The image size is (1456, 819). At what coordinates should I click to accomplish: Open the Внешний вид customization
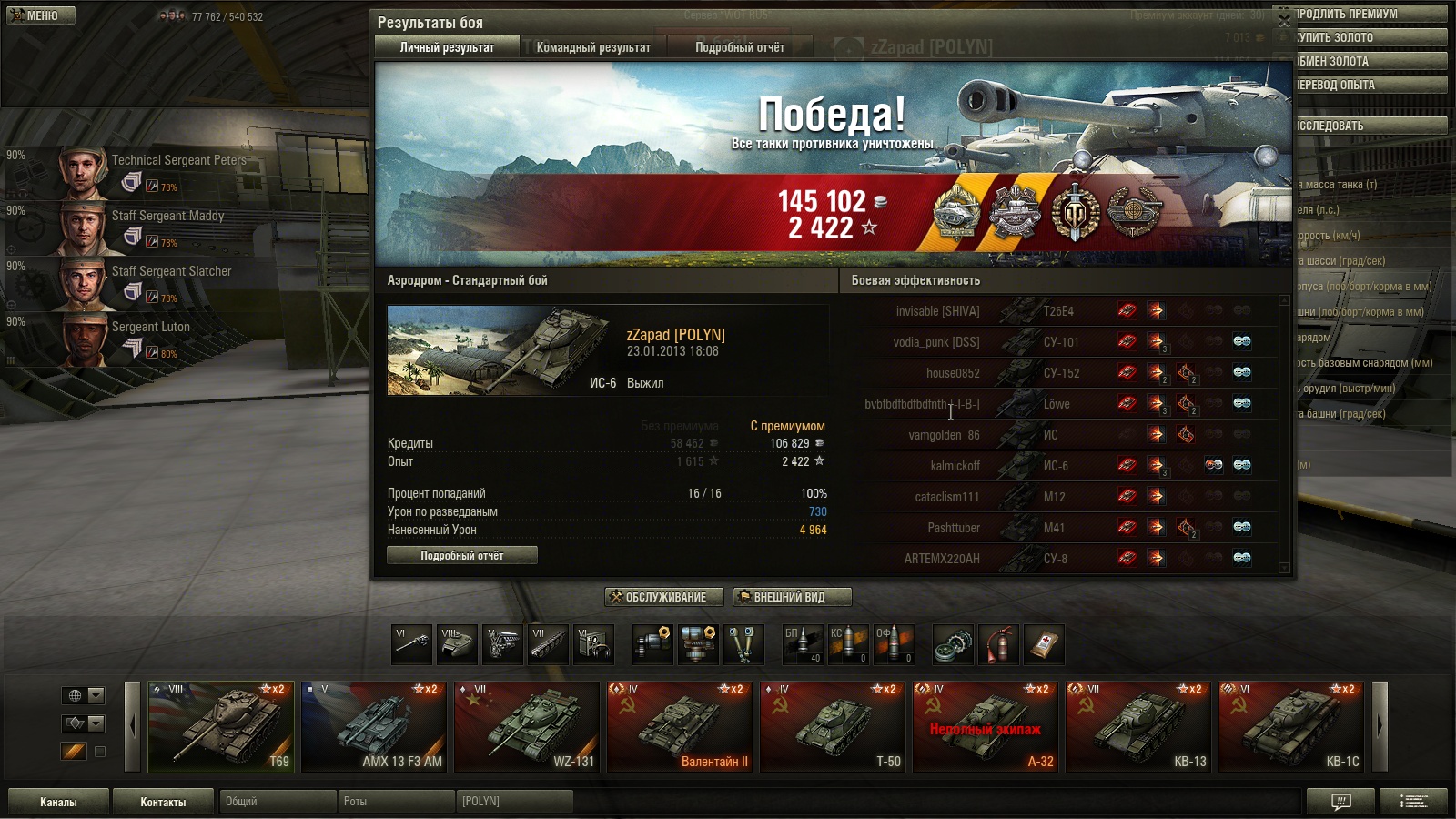(792, 597)
